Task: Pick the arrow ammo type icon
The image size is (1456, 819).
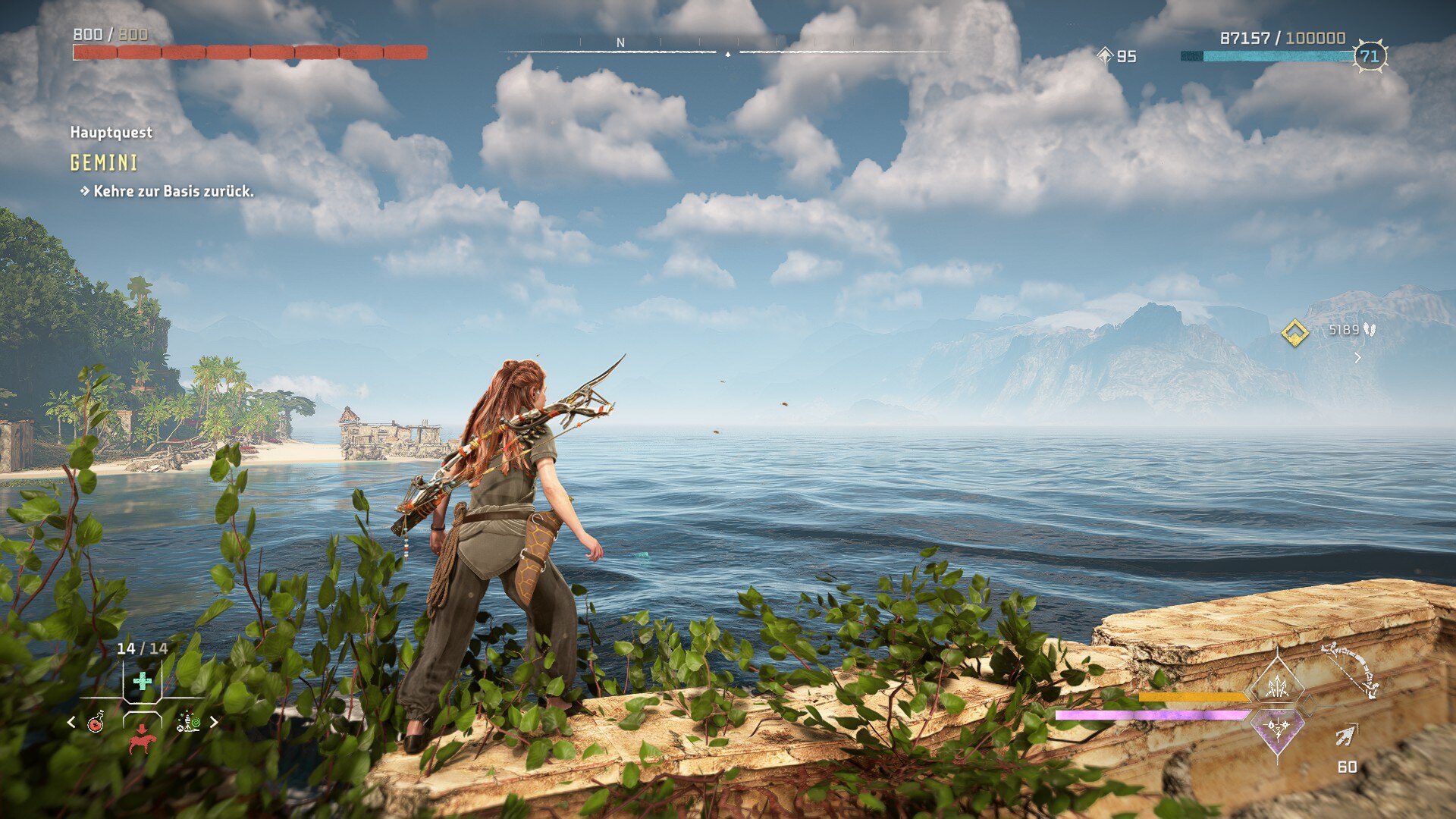Action: [x=1345, y=735]
